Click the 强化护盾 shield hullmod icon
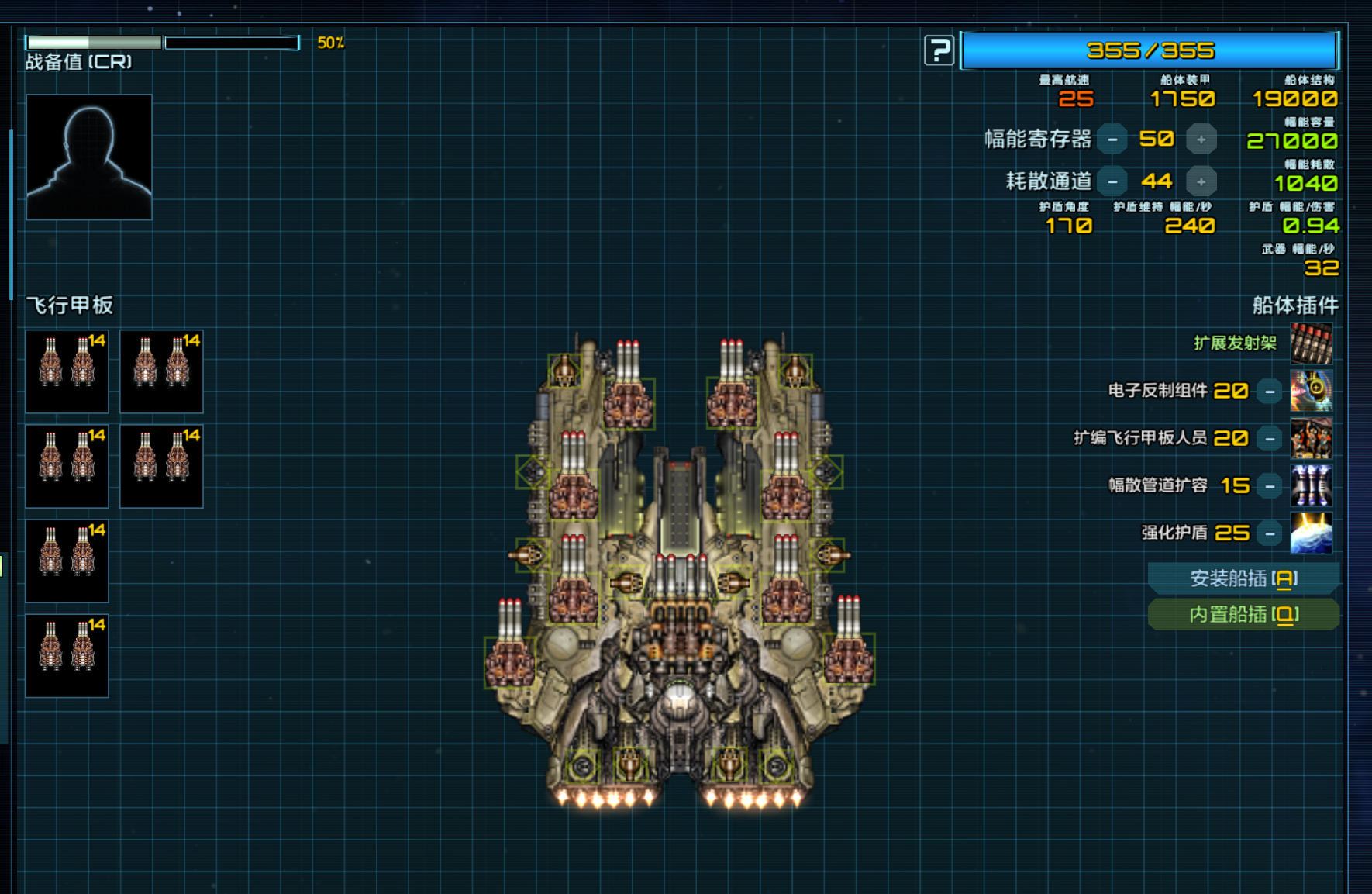Image resolution: width=1372 pixels, height=894 pixels. (x=1311, y=533)
